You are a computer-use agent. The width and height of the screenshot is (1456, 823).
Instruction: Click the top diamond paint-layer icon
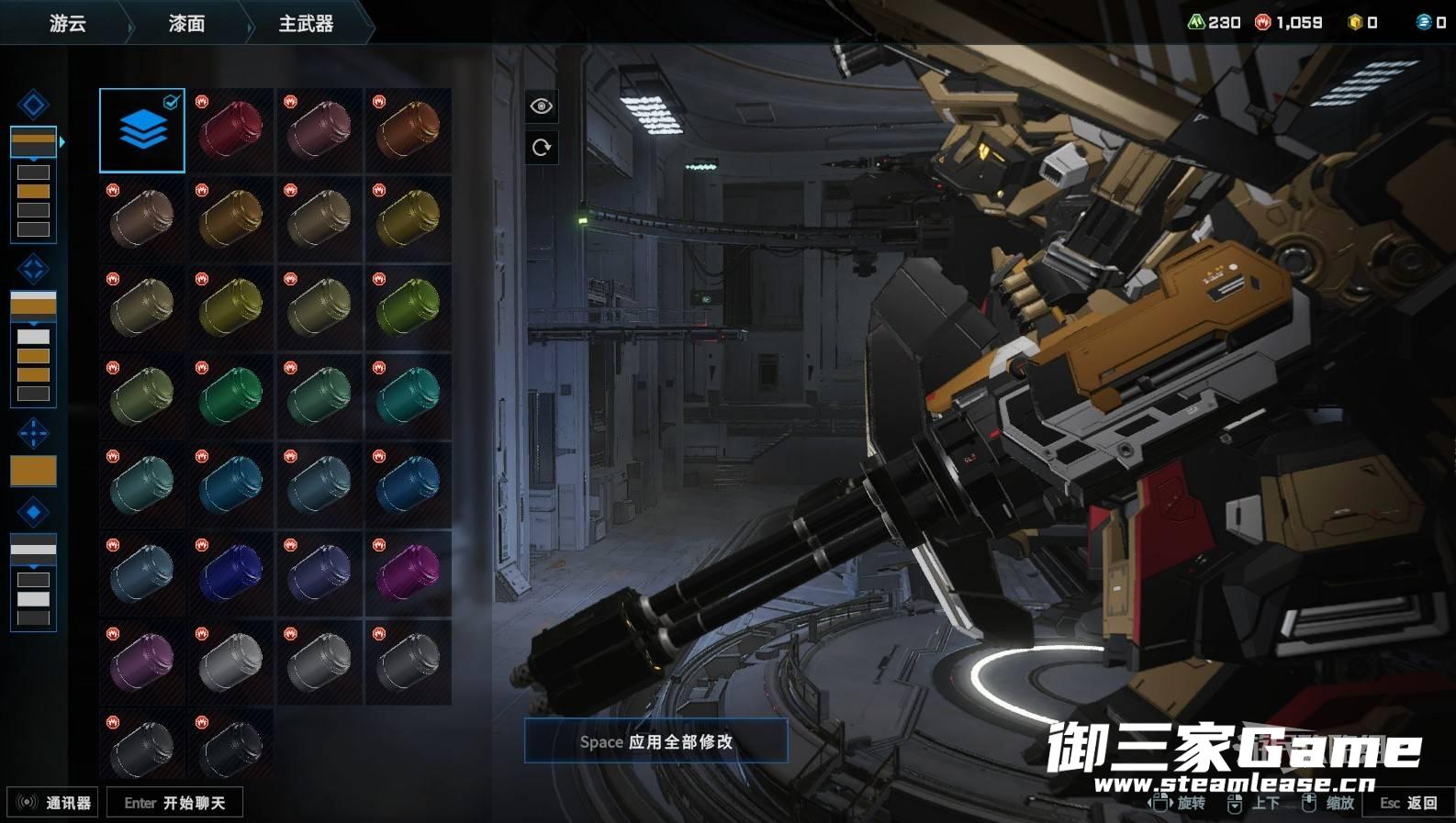tap(33, 105)
